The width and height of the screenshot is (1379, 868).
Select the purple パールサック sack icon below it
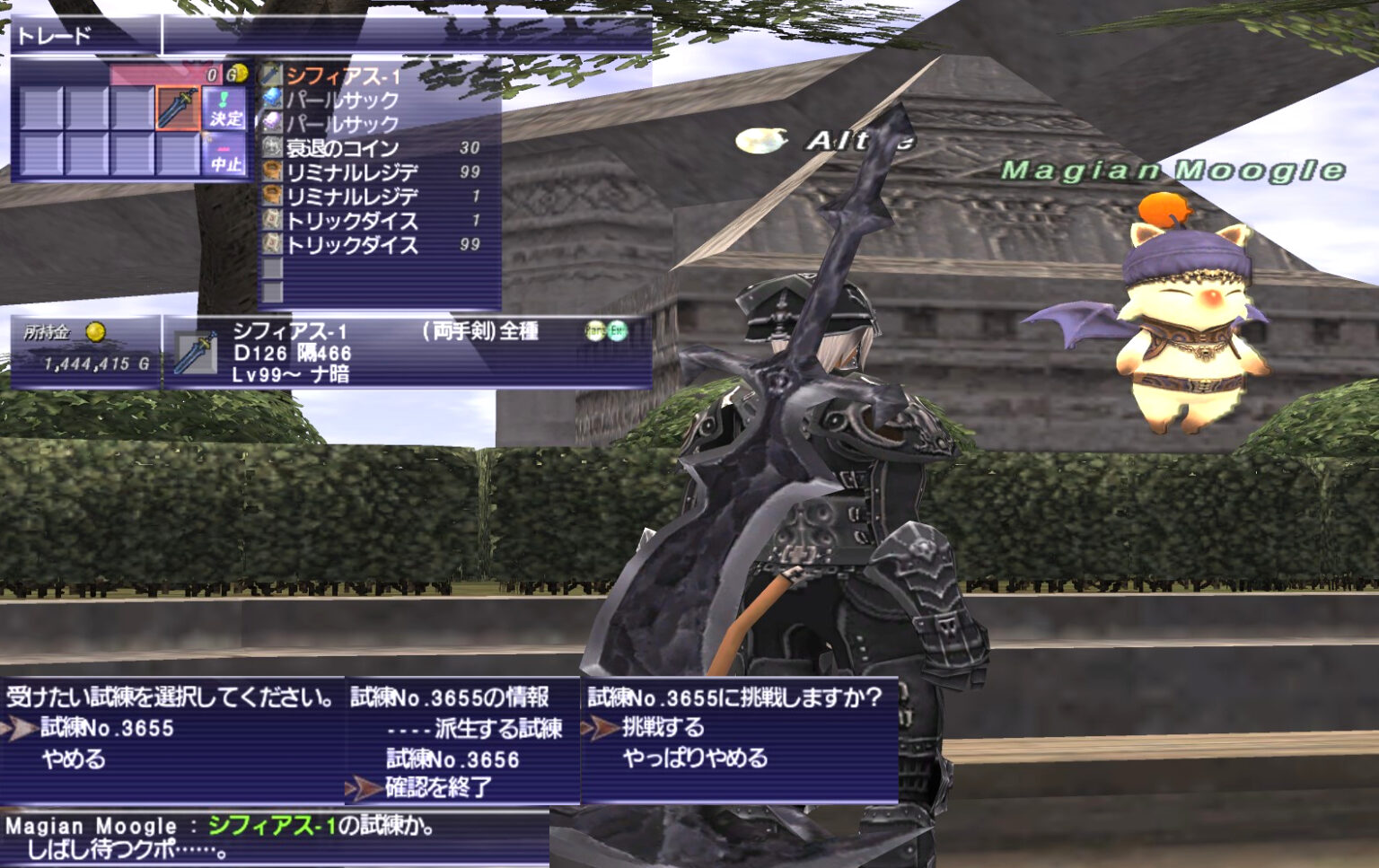(269, 121)
